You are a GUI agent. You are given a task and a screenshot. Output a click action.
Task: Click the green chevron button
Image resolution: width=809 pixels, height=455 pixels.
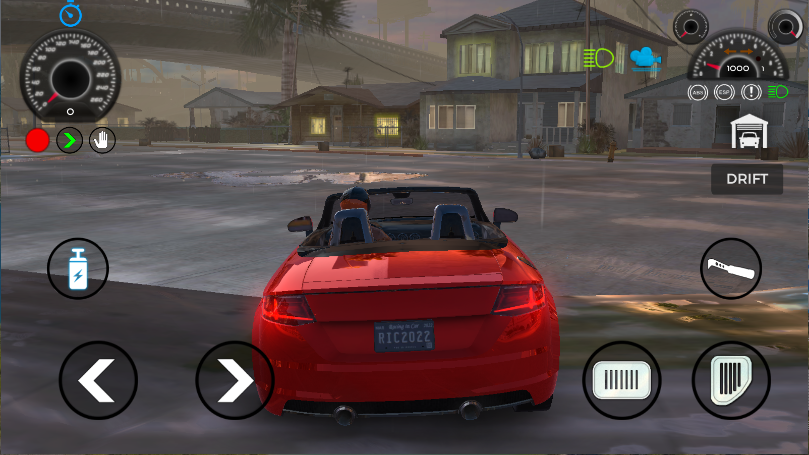pos(69,140)
